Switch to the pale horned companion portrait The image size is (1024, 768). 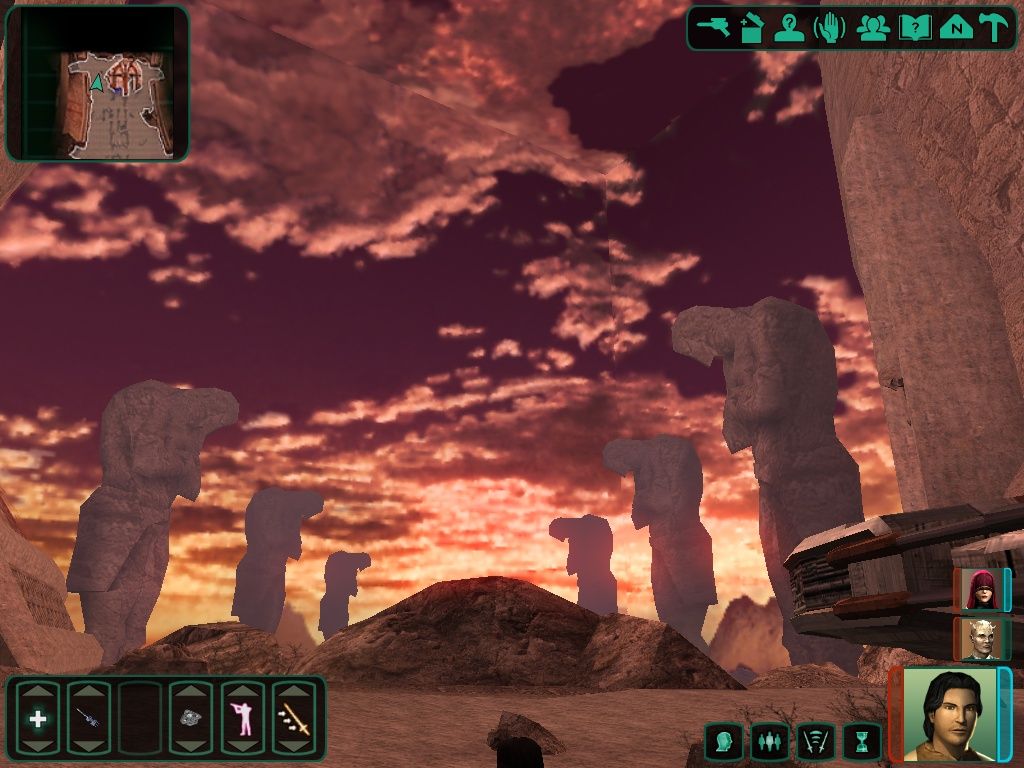[980, 639]
